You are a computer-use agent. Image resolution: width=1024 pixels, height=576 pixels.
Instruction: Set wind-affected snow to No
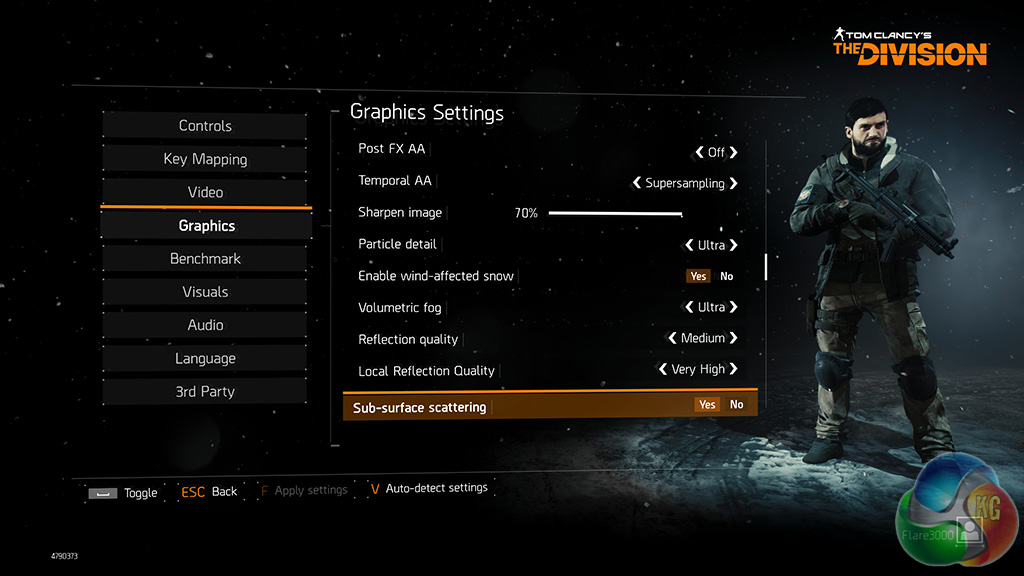[727, 276]
